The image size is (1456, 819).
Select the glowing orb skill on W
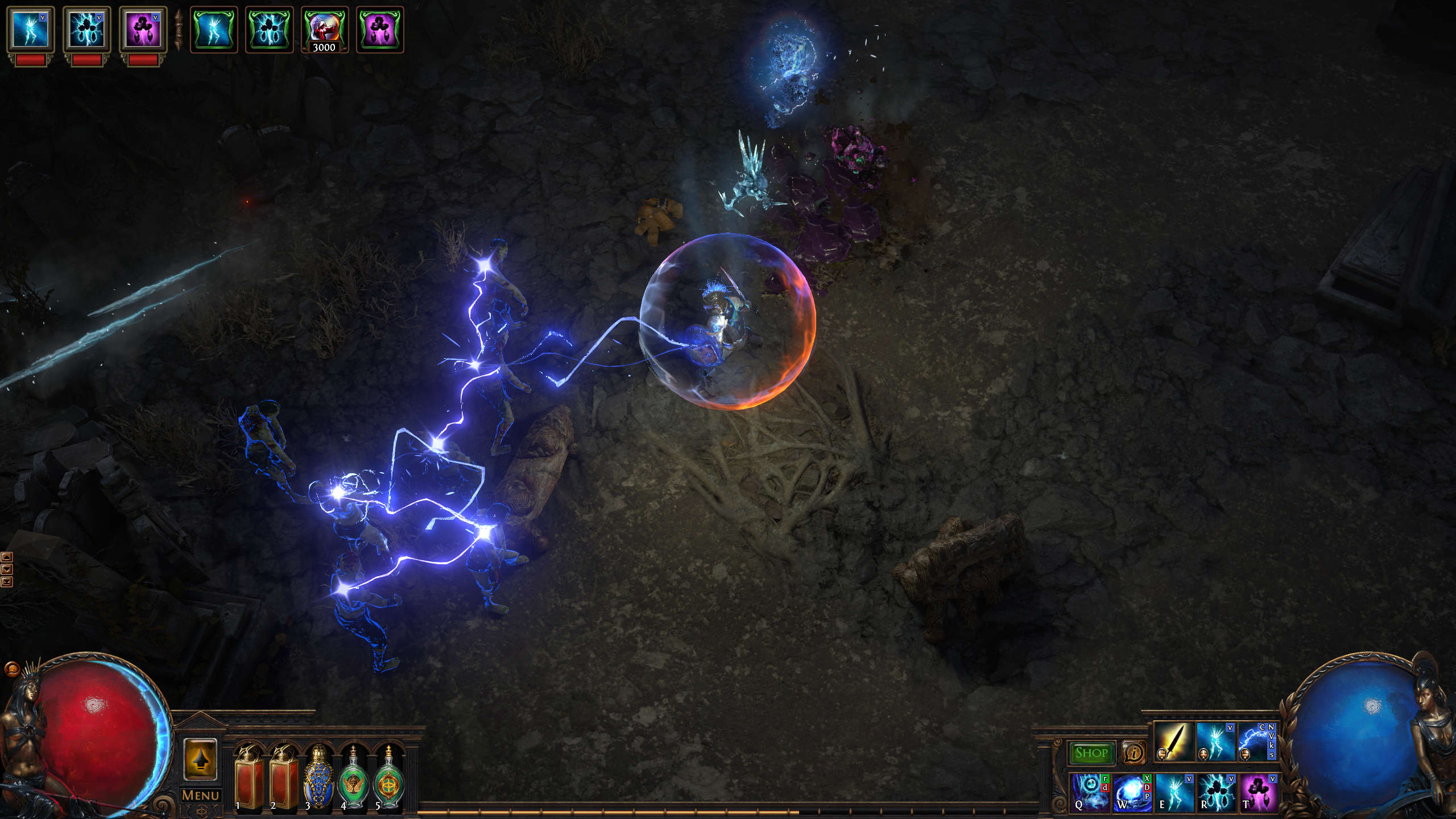(1132, 791)
